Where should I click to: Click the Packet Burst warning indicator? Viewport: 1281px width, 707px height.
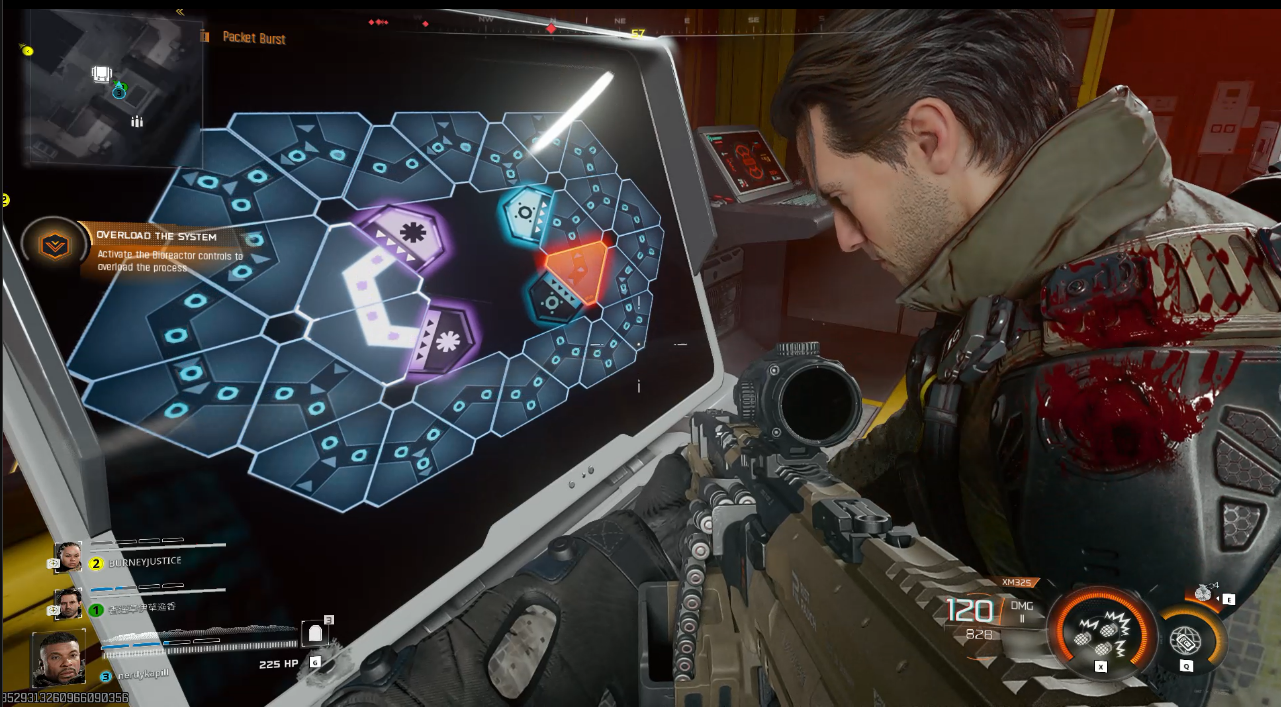coord(253,38)
